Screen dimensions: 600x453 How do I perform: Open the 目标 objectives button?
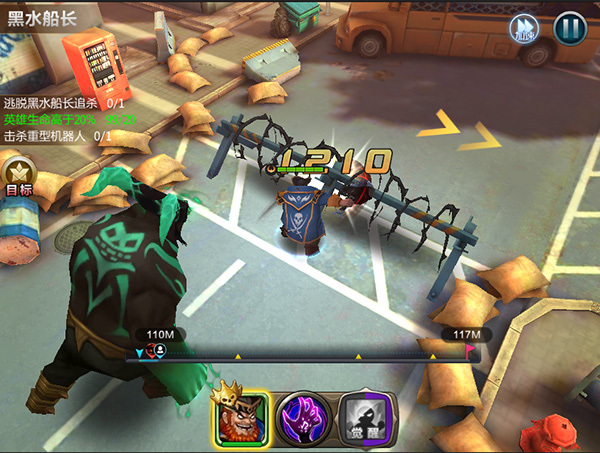18,176
